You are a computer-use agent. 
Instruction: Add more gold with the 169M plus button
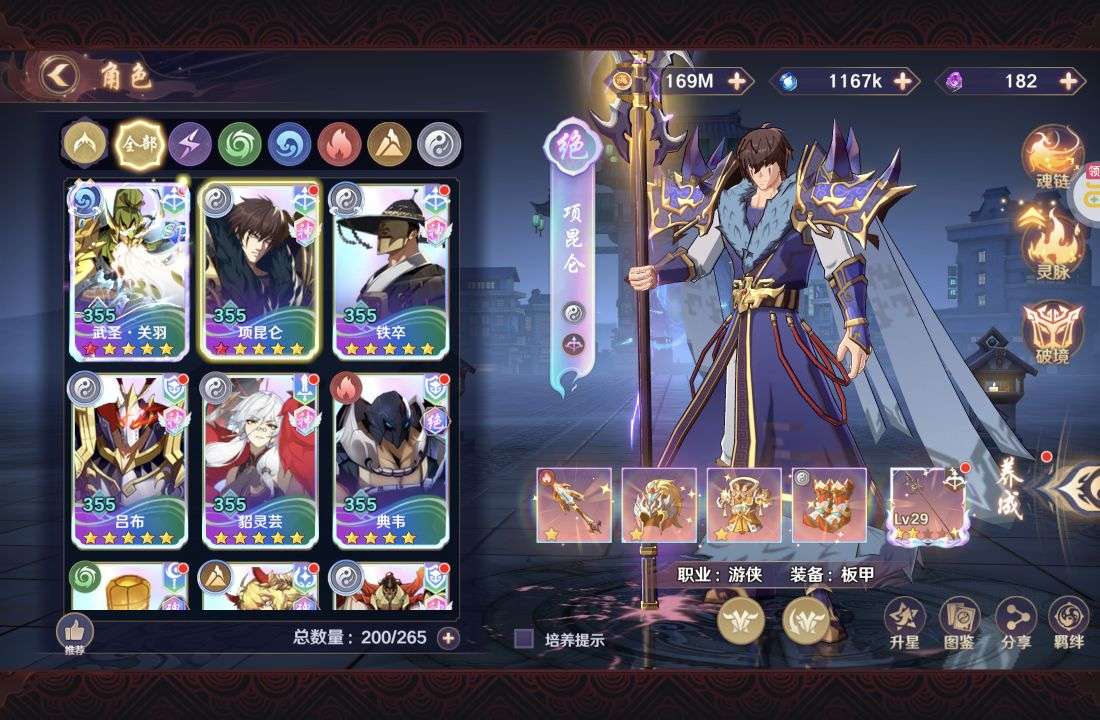click(738, 81)
